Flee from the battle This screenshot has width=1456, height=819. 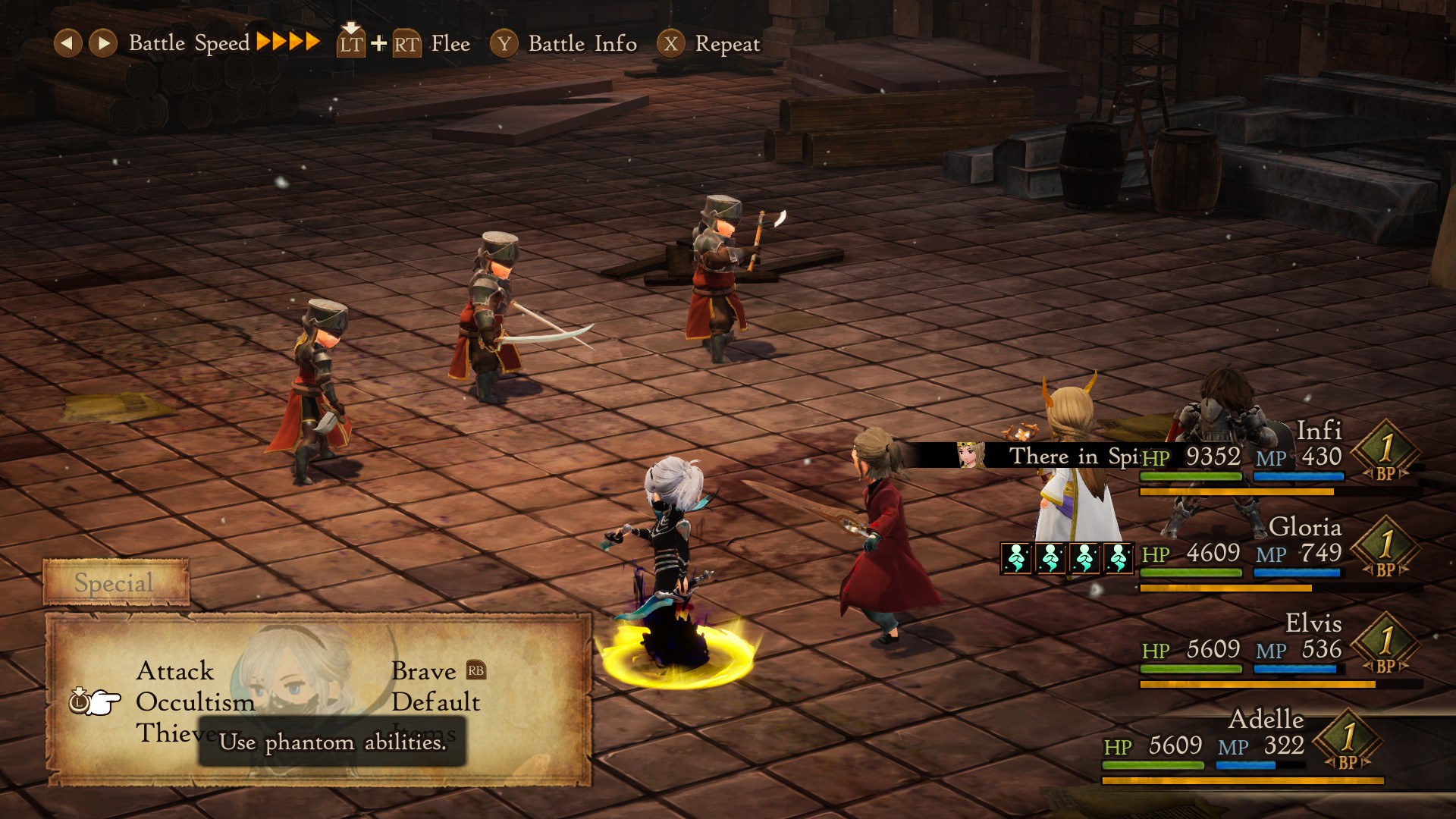(x=404, y=44)
